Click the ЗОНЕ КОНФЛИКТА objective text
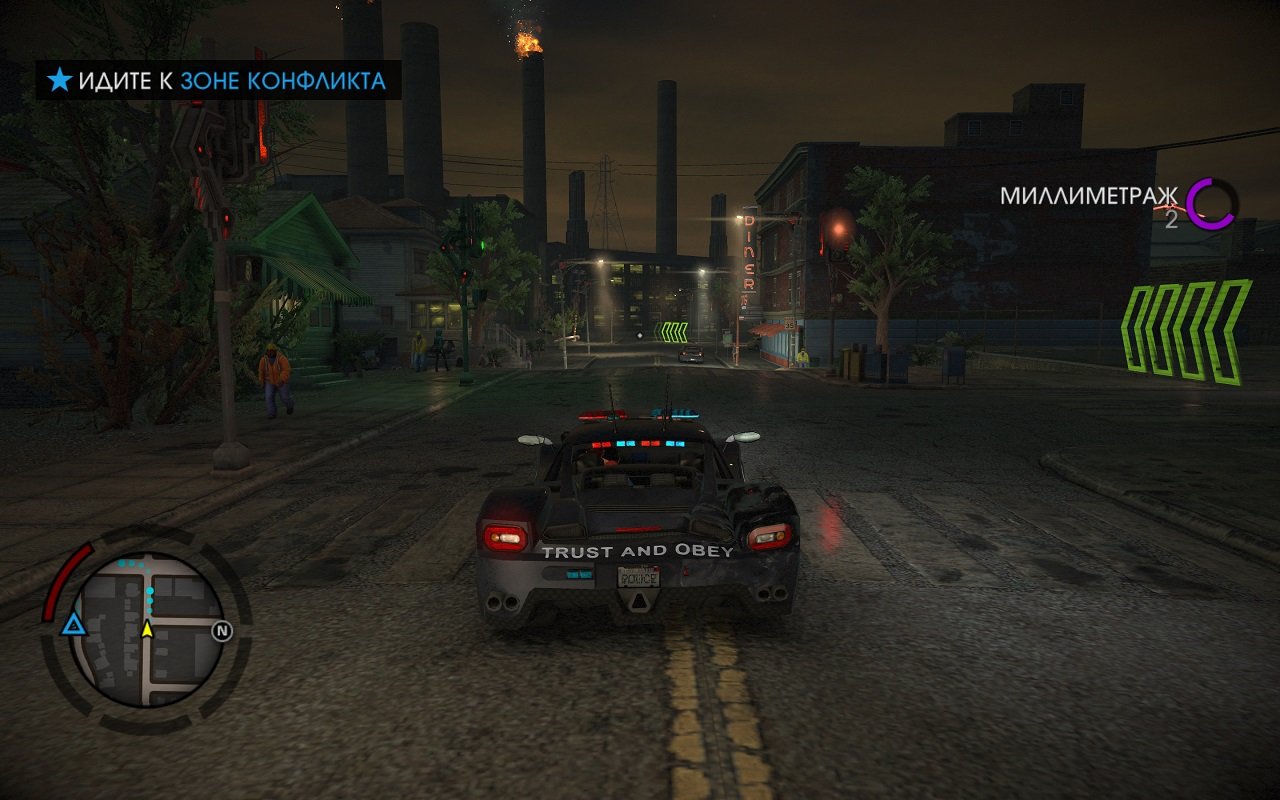Image resolution: width=1280 pixels, height=800 pixels. coord(283,81)
